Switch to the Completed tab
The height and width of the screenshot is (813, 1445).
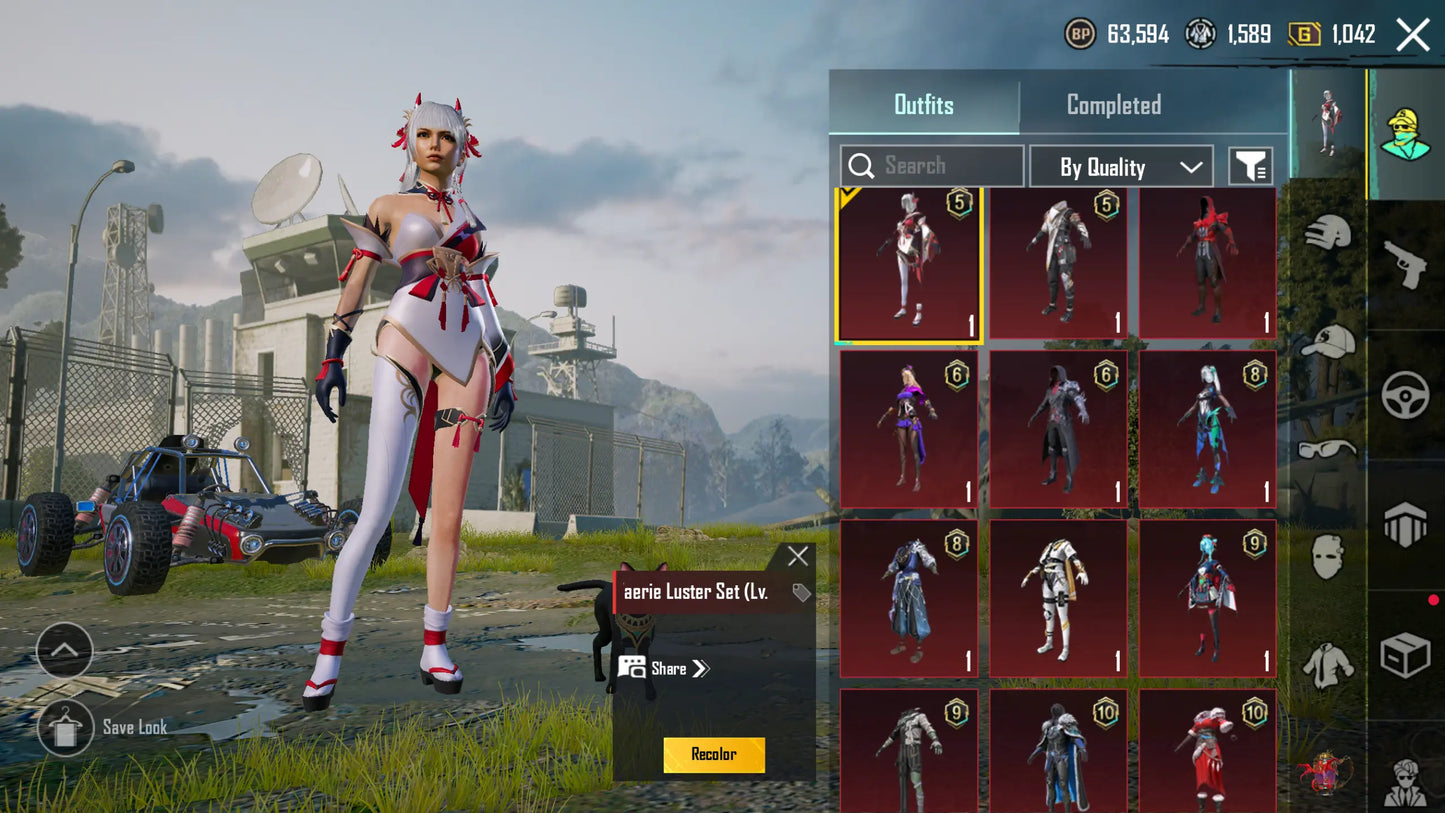(x=1113, y=105)
